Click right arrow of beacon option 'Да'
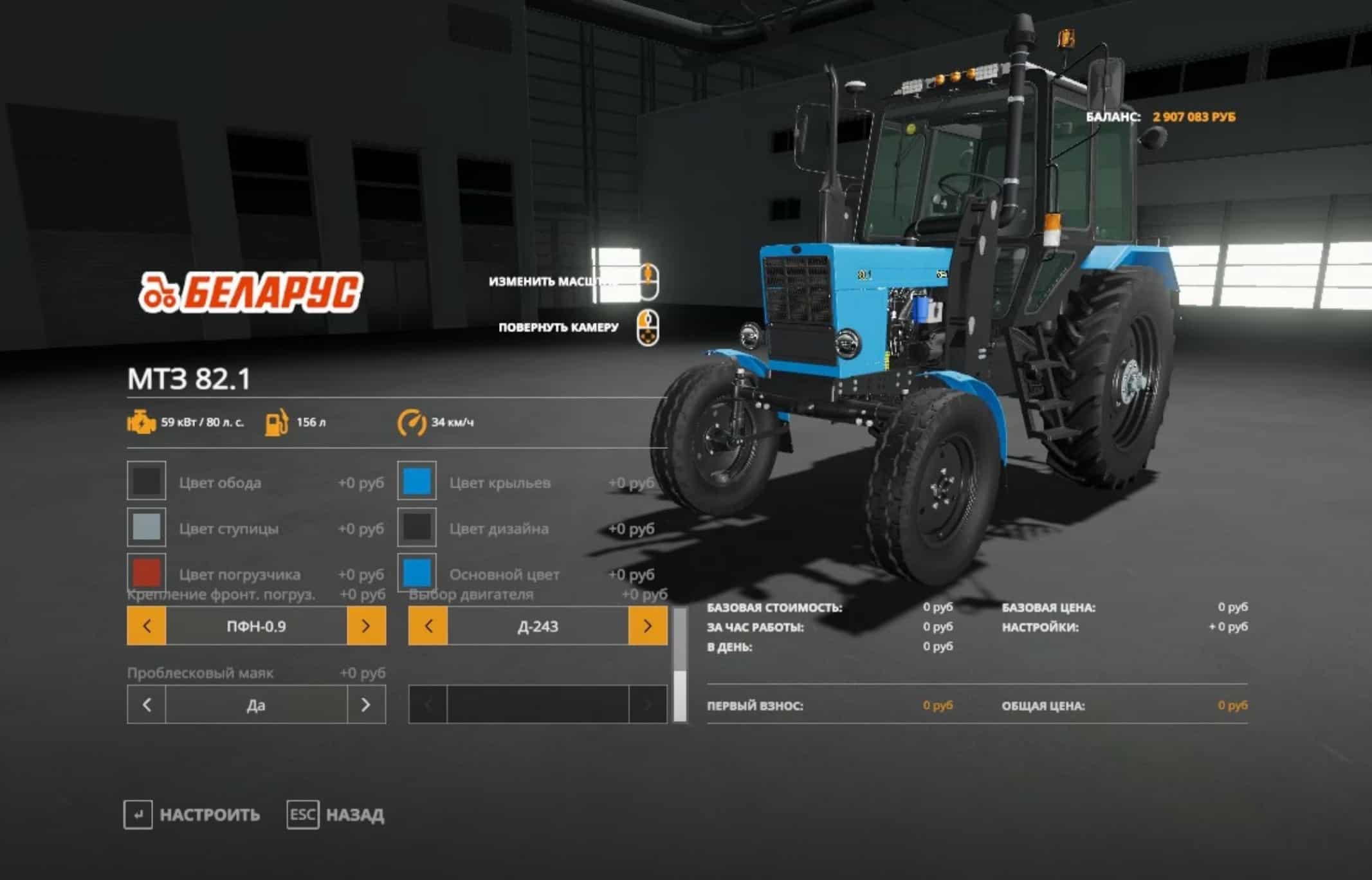 point(366,705)
